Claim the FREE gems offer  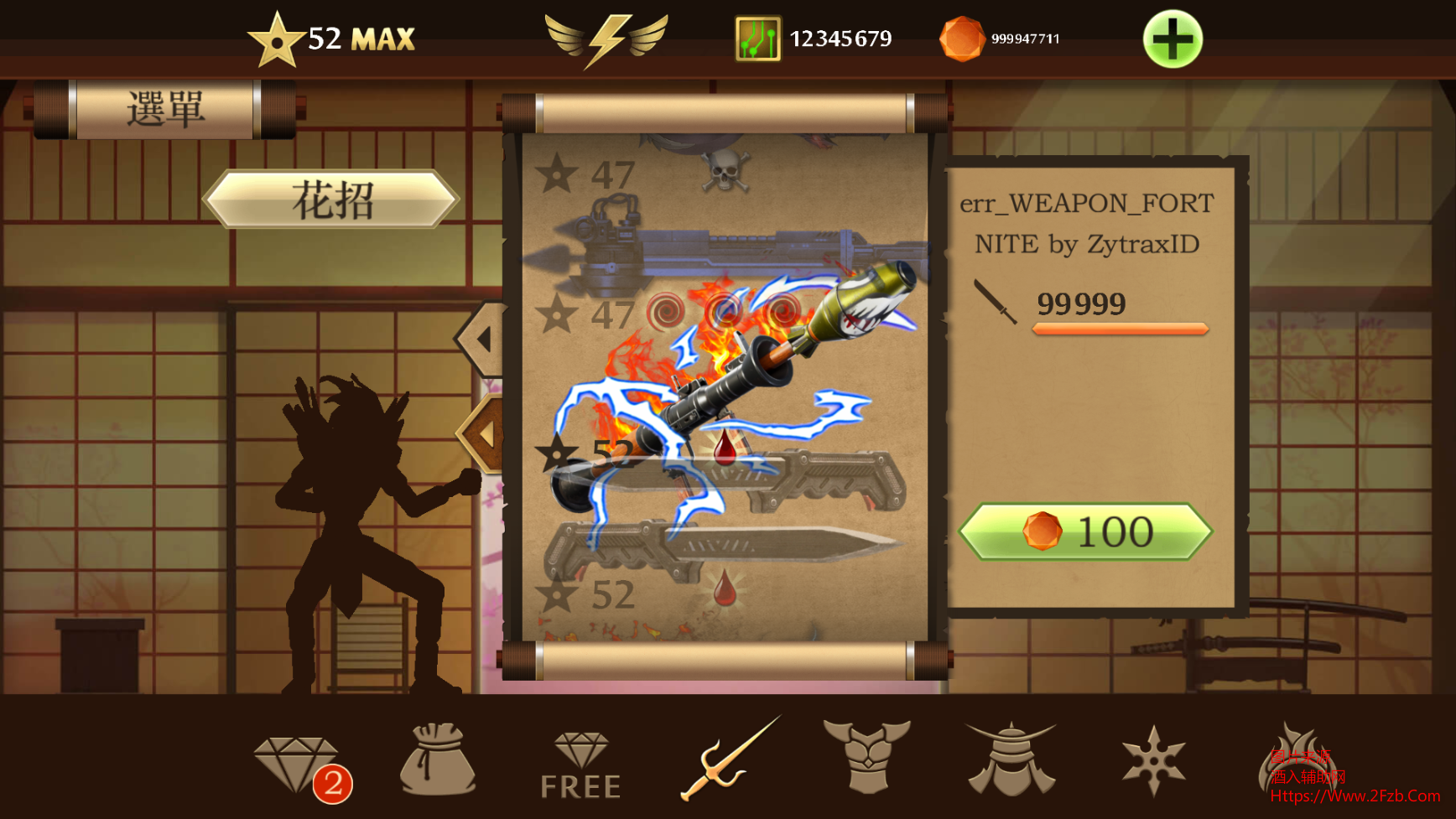pos(580,765)
